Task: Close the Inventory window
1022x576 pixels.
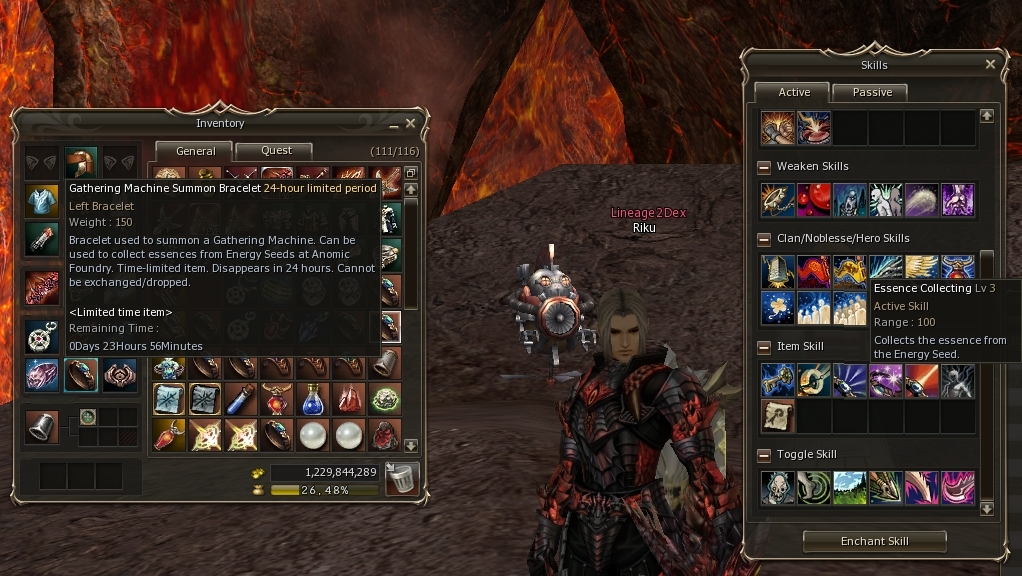Action: (x=410, y=123)
